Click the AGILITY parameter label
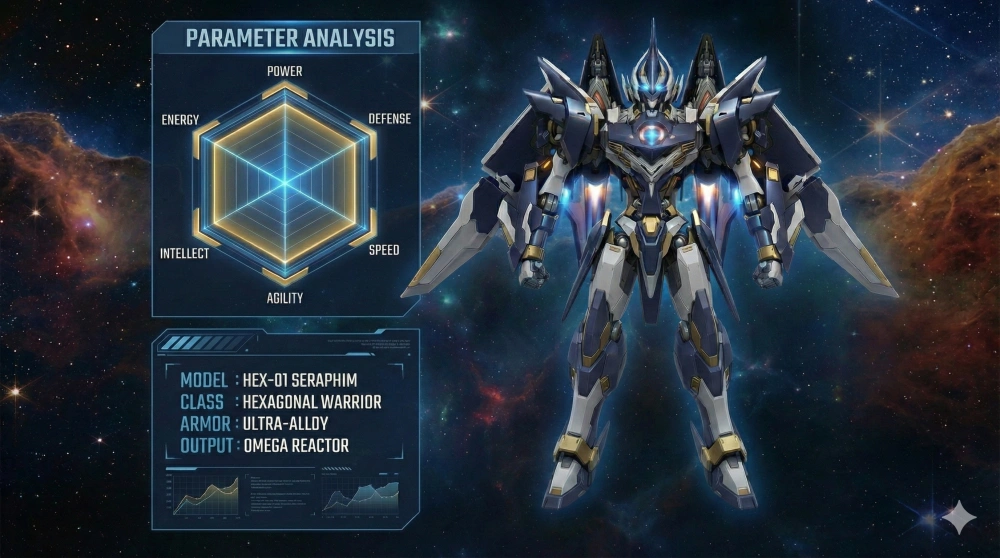 (x=284, y=298)
